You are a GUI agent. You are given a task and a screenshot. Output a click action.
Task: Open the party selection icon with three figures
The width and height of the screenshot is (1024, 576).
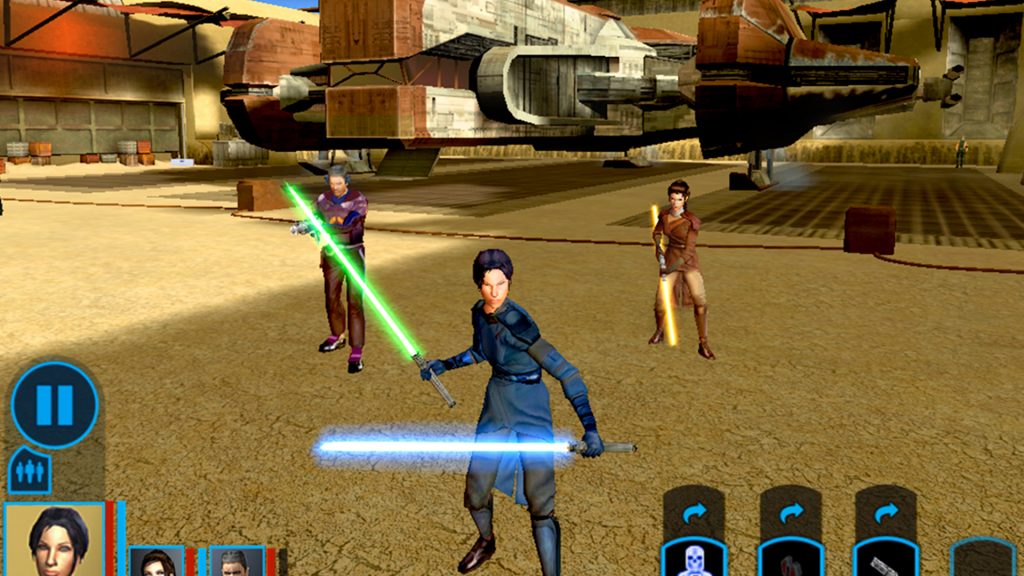click(x=29, y=470)
